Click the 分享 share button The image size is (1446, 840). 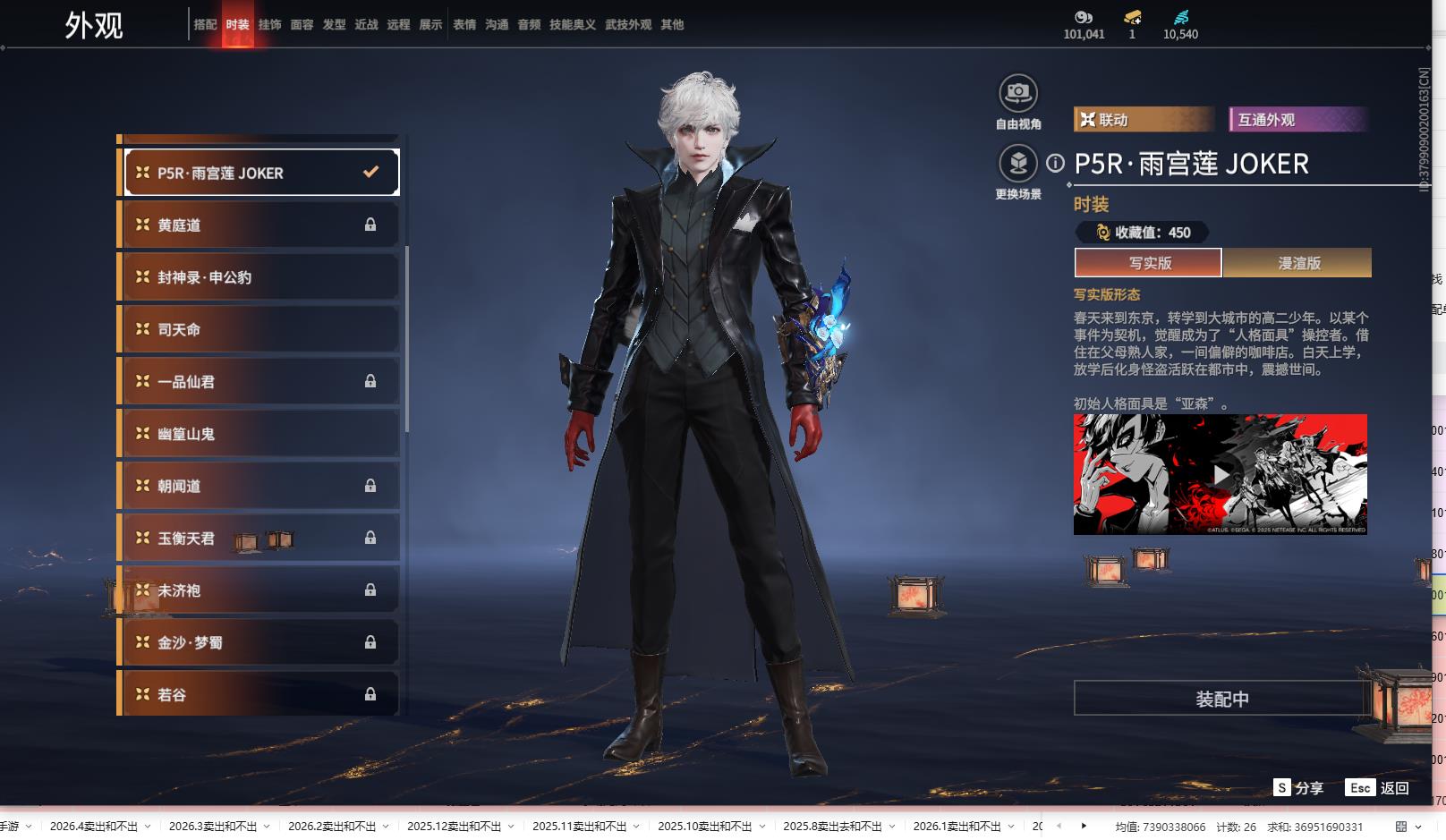coord(1298,788)
